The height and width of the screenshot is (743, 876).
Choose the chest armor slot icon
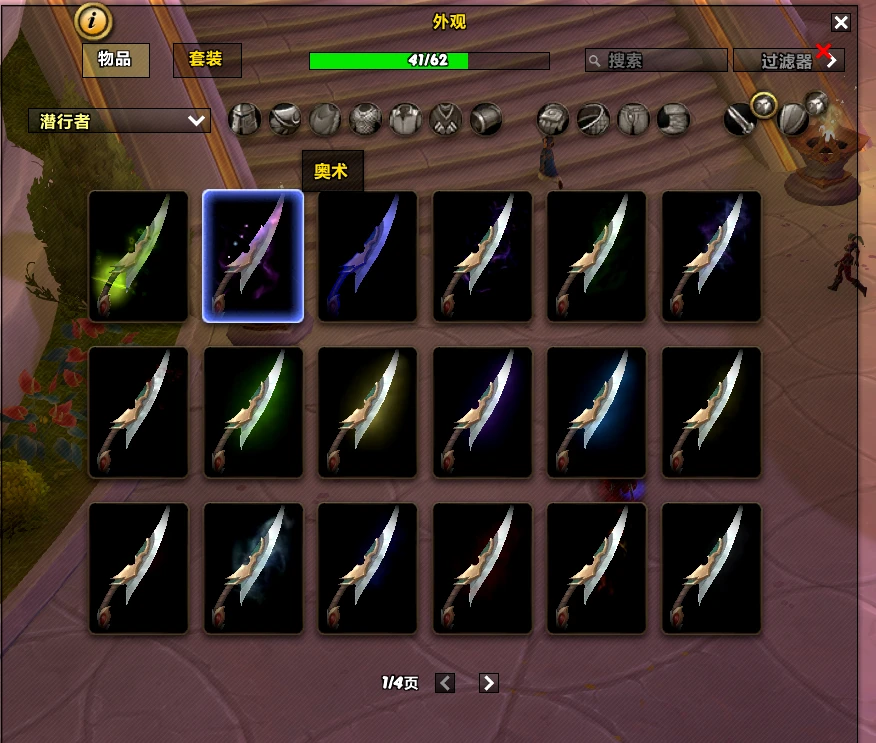[x=365, y=120]
